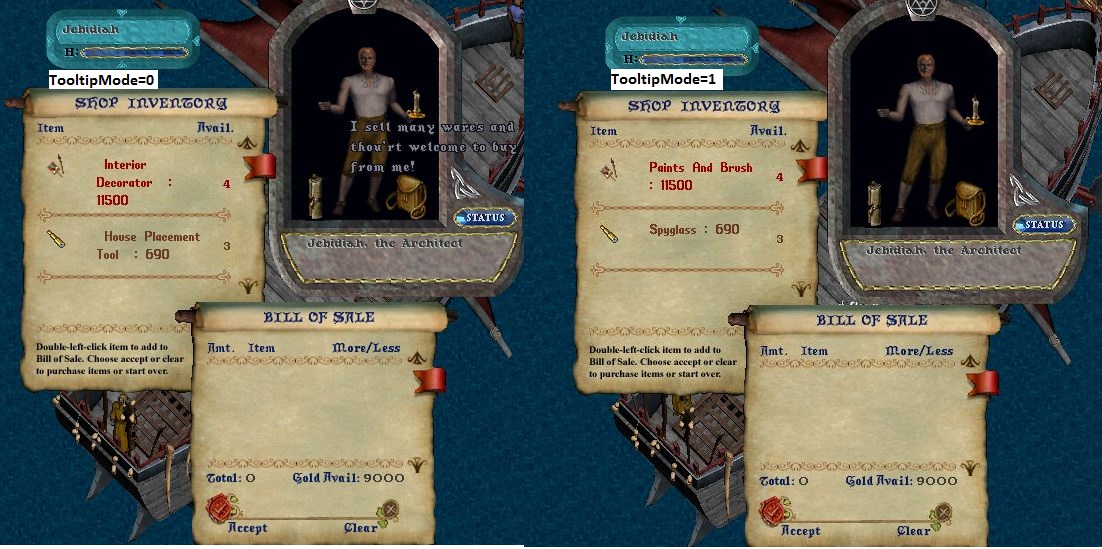Open STATUS beside the vendor with speech text

tap(486, 217)
